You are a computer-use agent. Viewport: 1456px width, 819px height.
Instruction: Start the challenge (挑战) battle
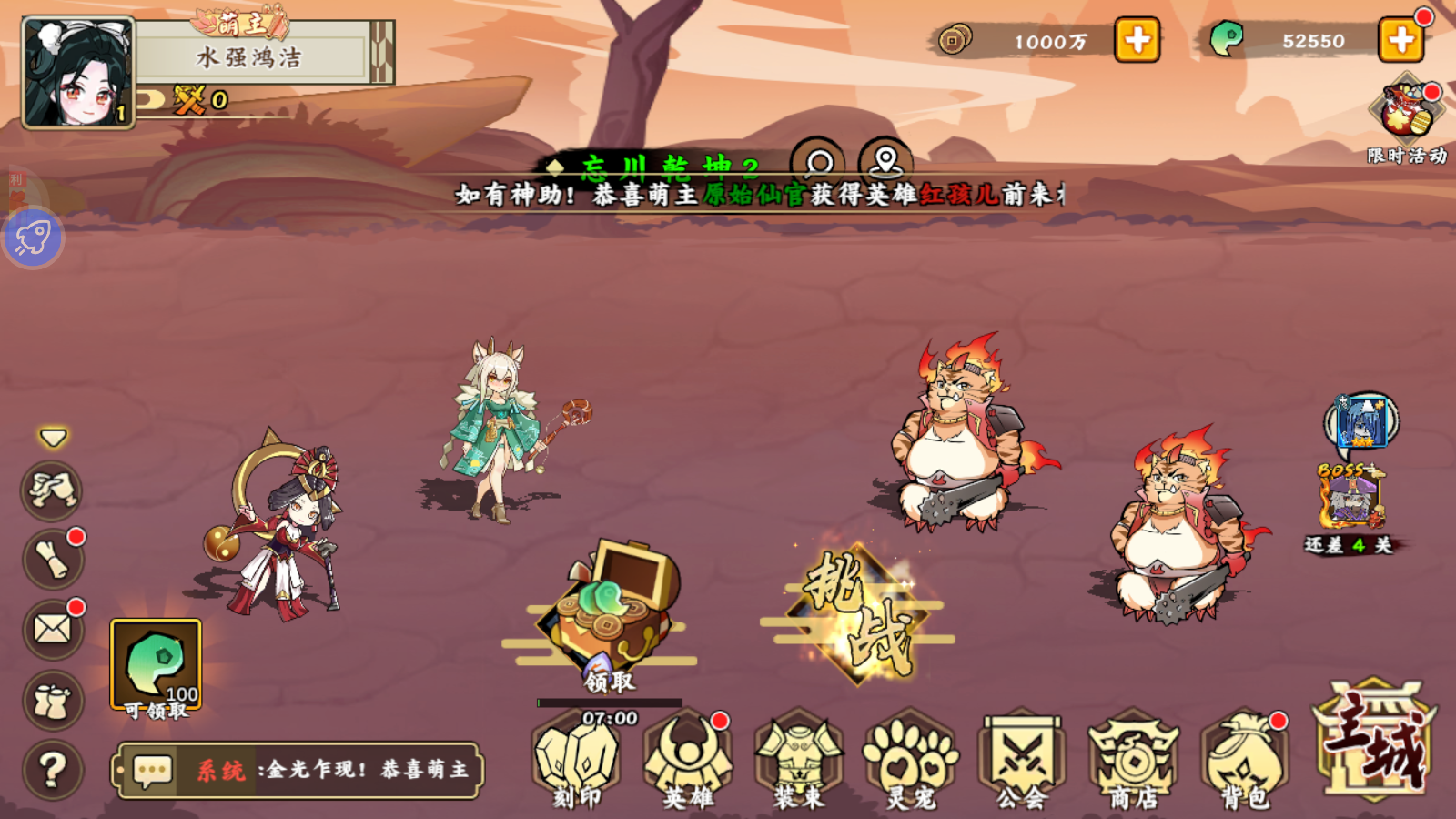click(x=857, y=614)
